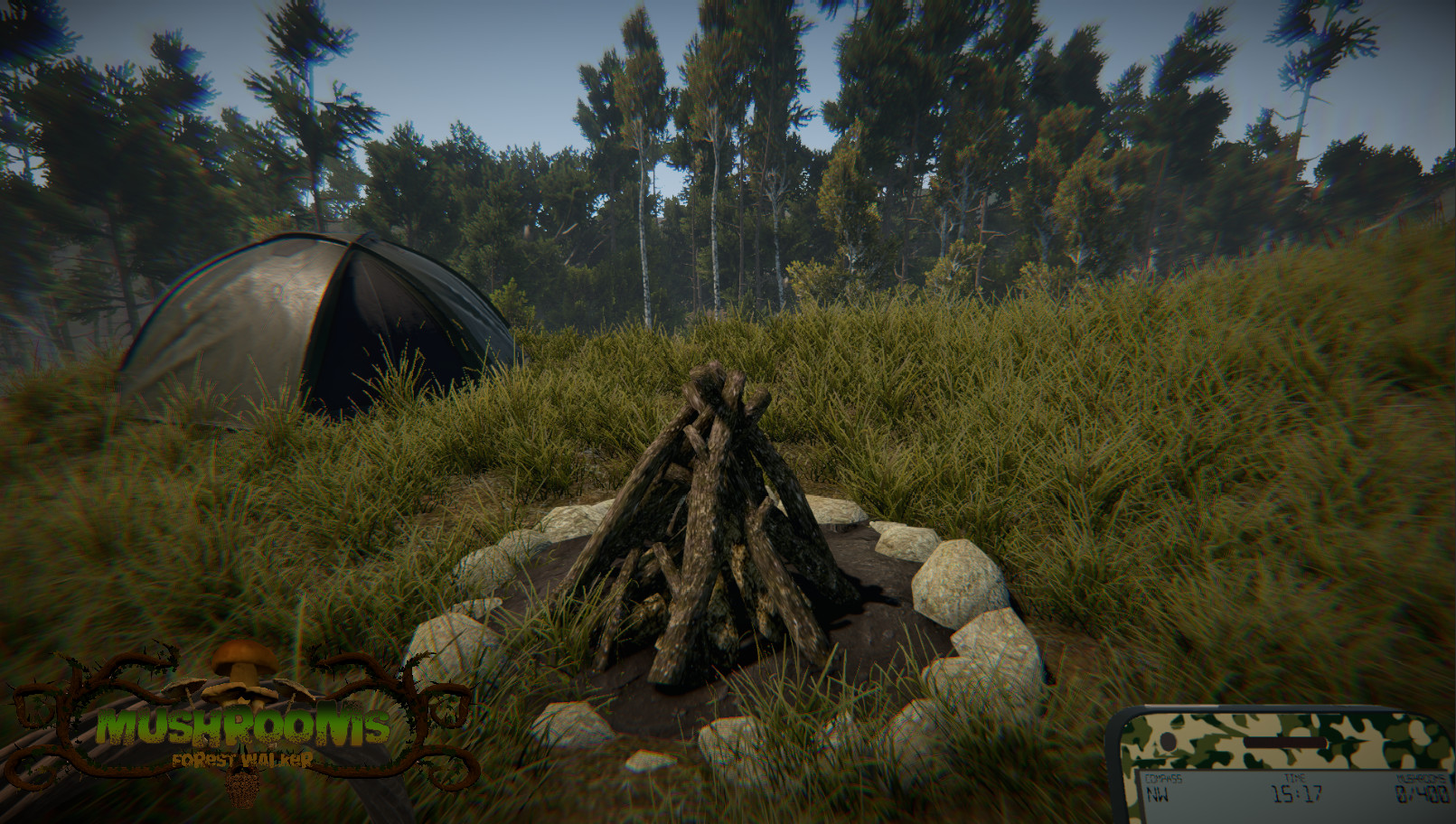The image size is (1456, 824).
Task: Click the mushroom icon atop the game logo
Action: click(x=243, y=658)
